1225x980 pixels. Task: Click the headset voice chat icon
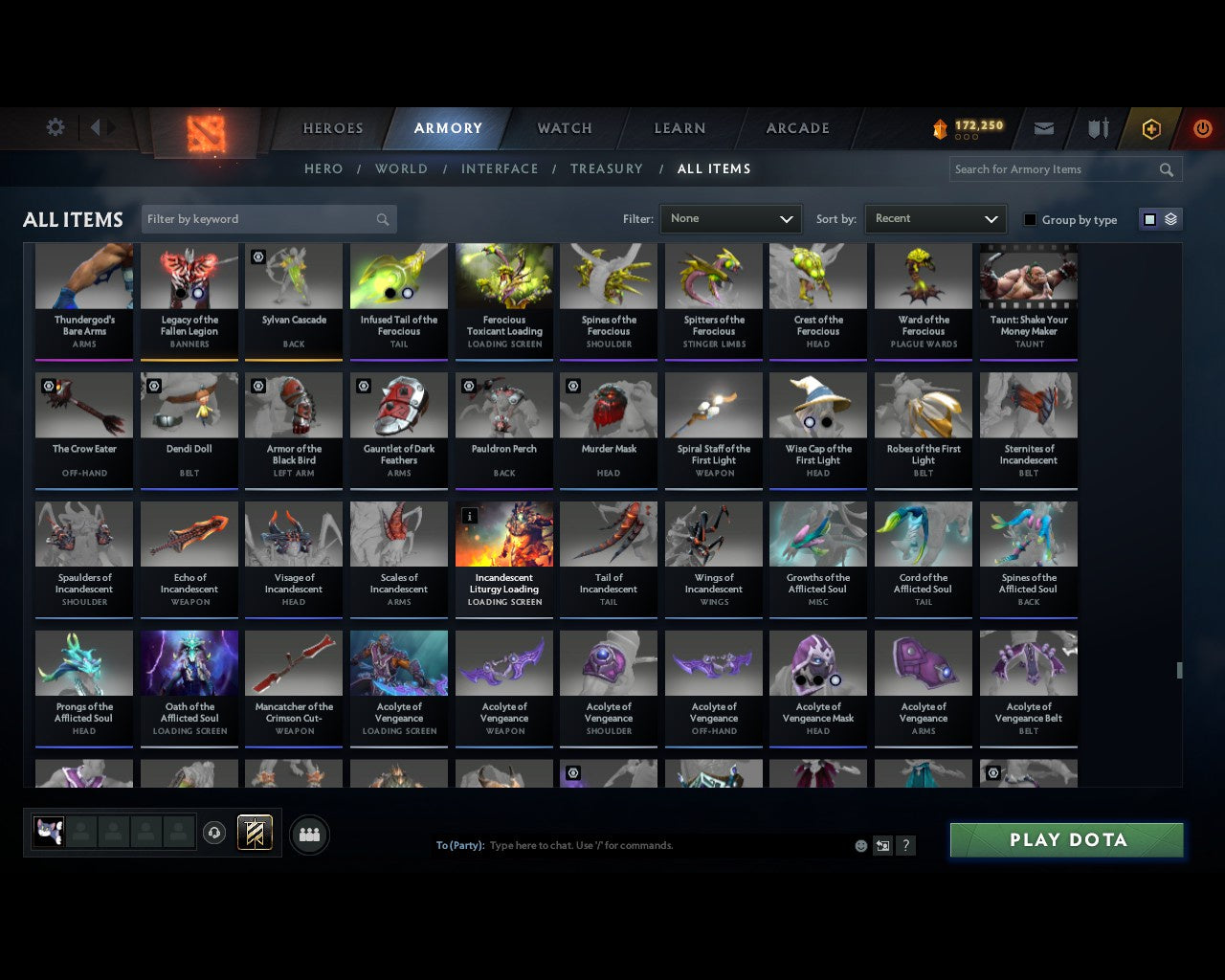[214, 832]
